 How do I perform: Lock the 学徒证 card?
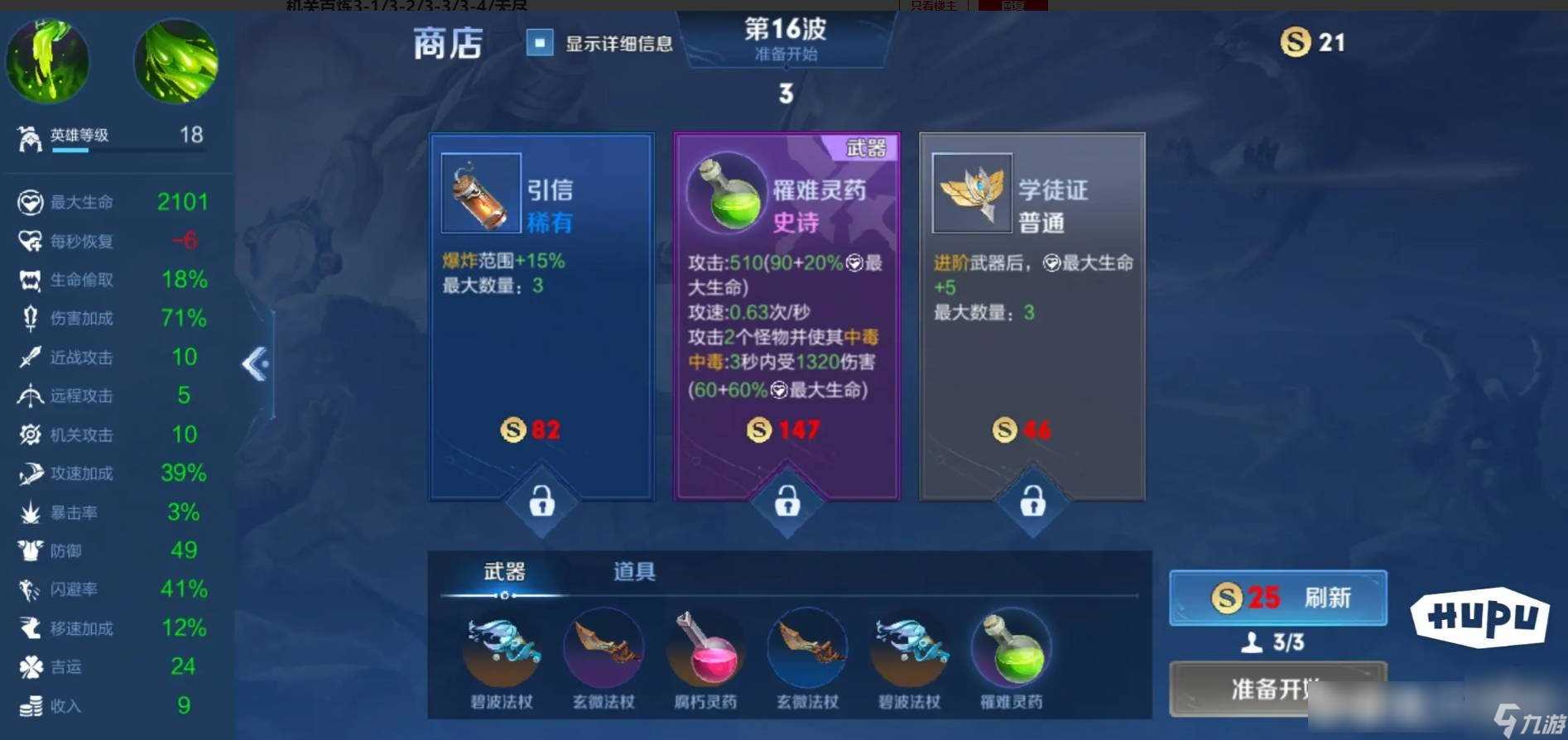coord(1032,502)
